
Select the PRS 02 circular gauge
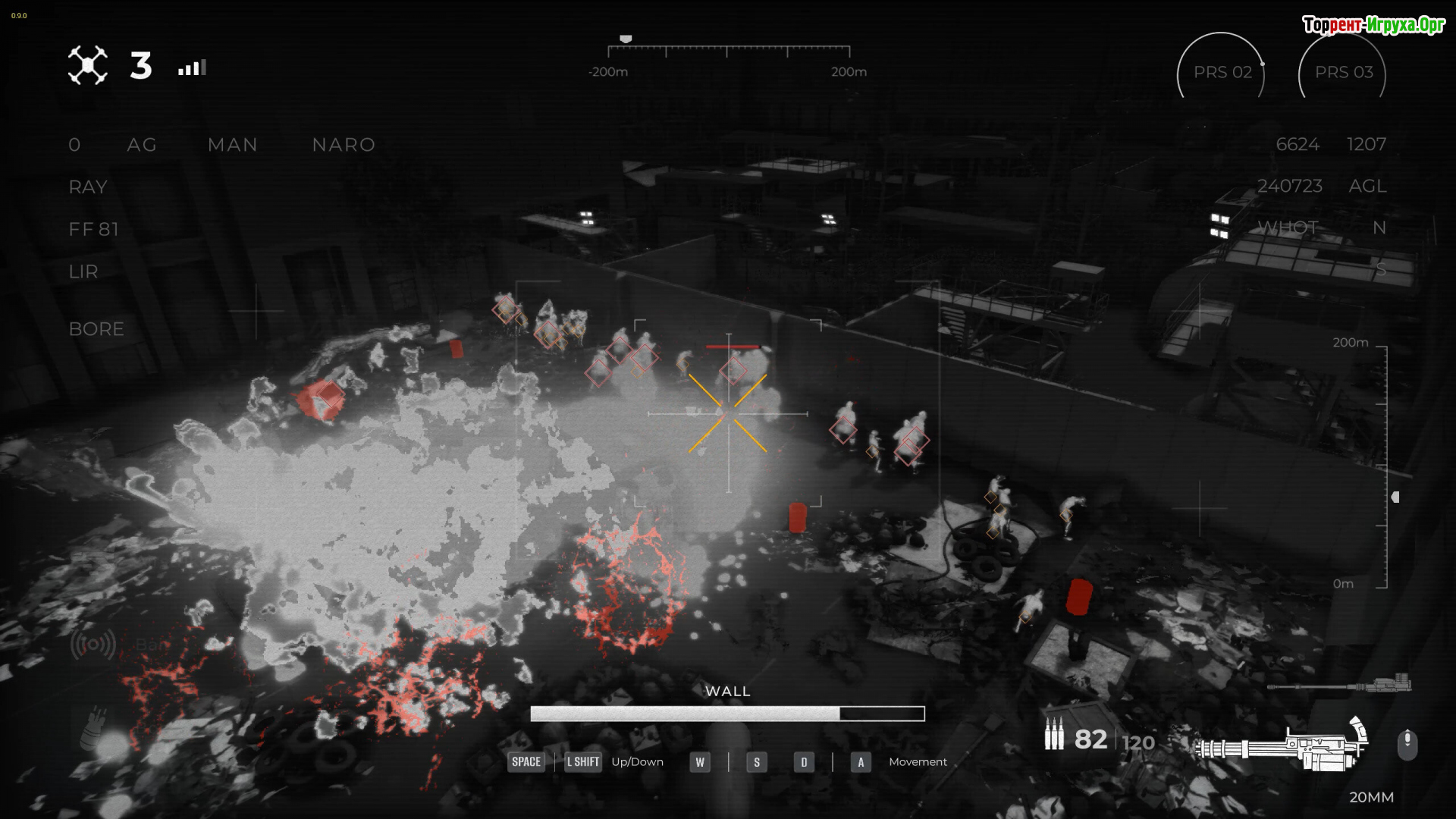coord(1221,72)
